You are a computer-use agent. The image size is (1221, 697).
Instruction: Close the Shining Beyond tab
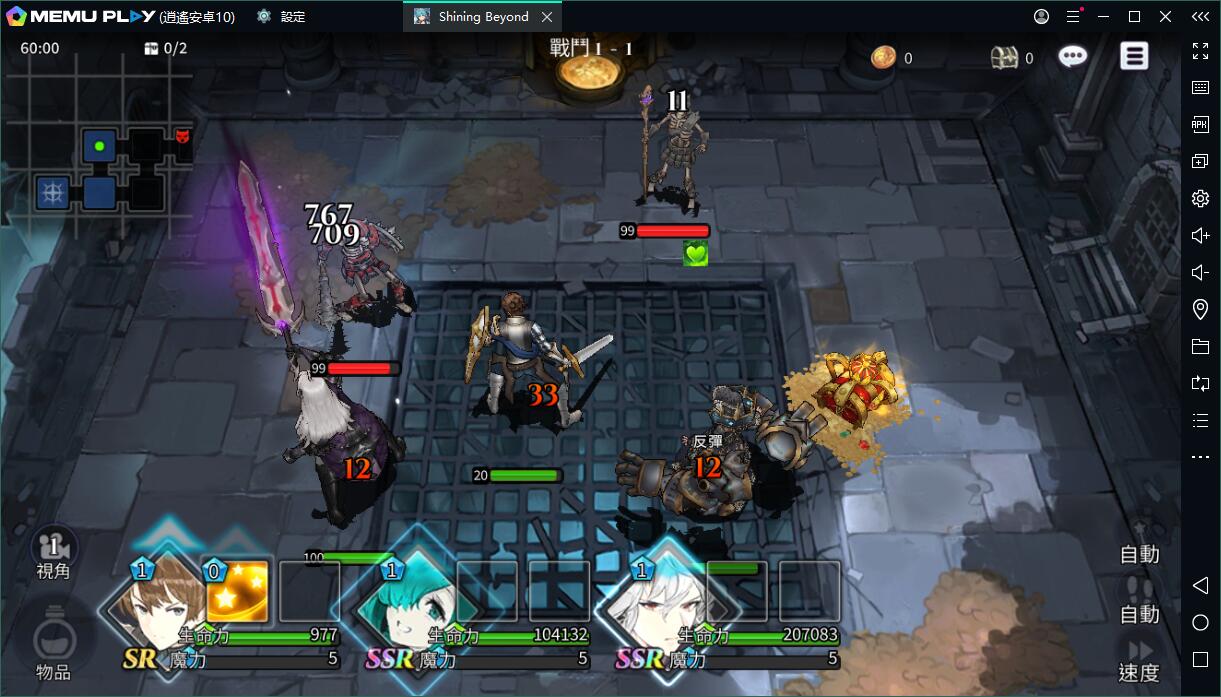546,17
